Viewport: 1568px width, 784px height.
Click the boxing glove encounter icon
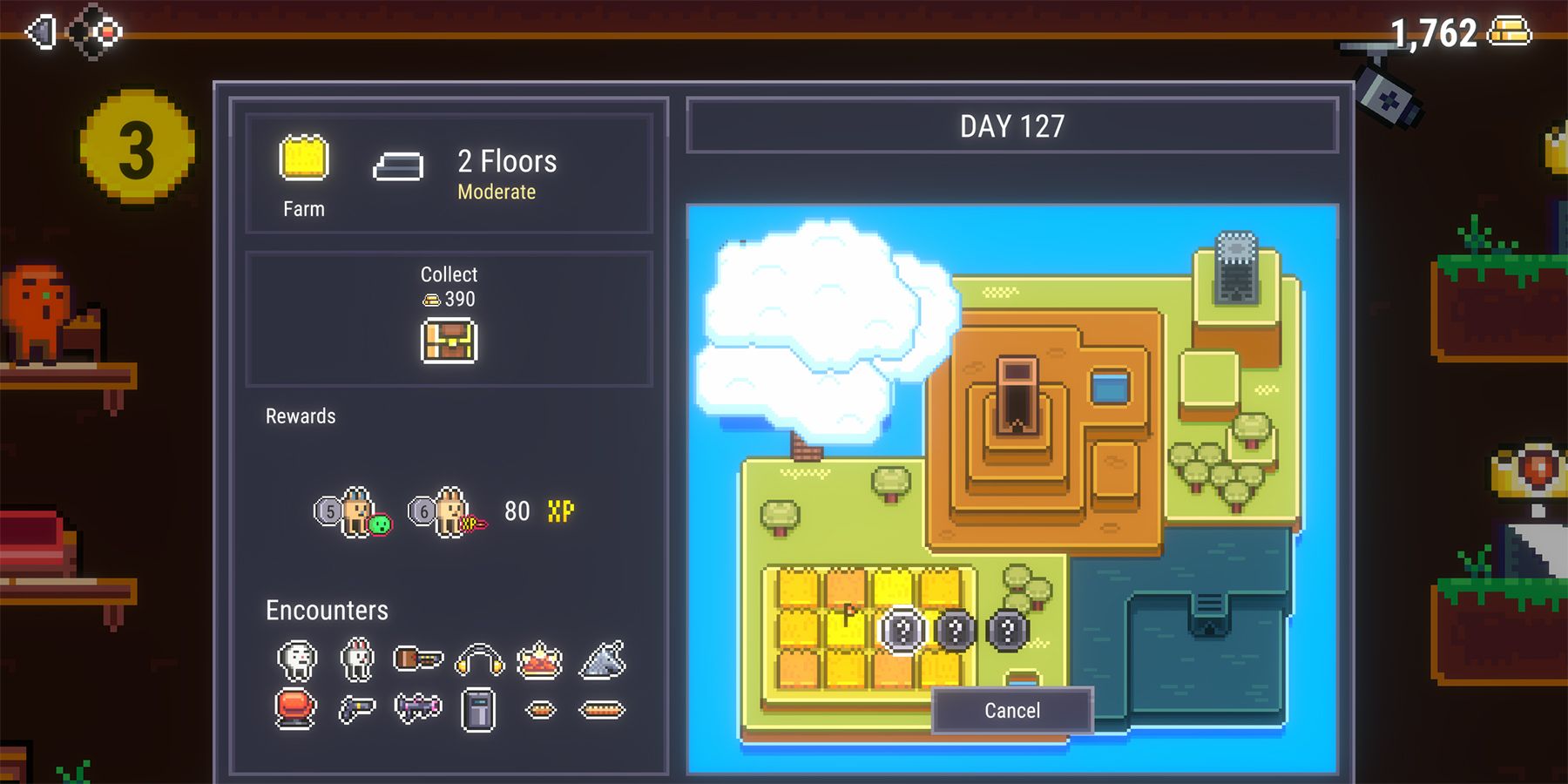[x=294, y=710]
